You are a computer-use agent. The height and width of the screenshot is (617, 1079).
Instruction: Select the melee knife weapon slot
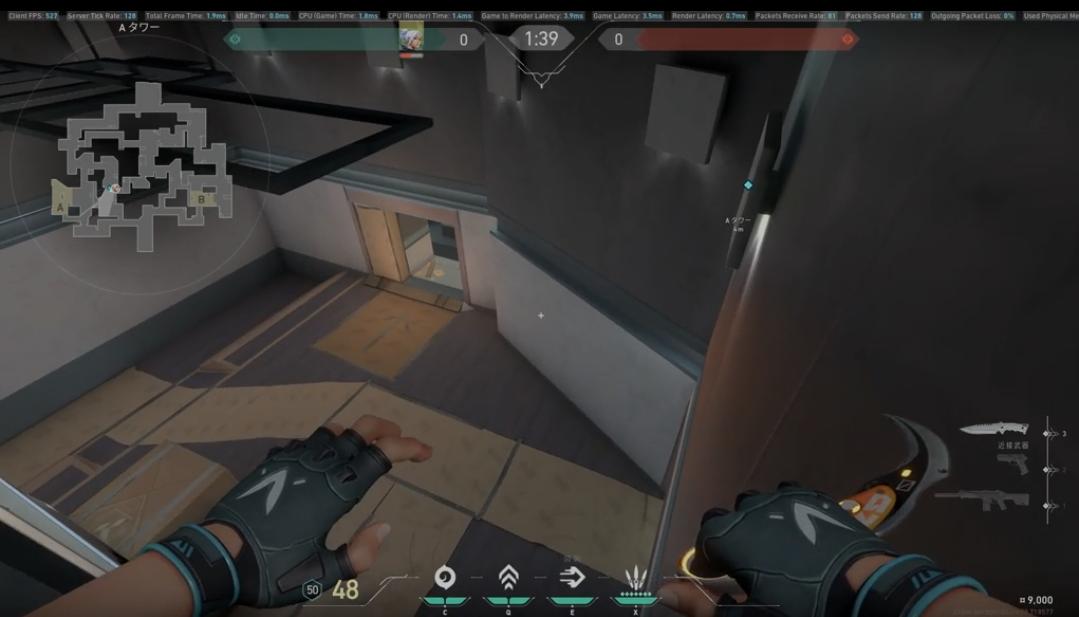point(993,429)
